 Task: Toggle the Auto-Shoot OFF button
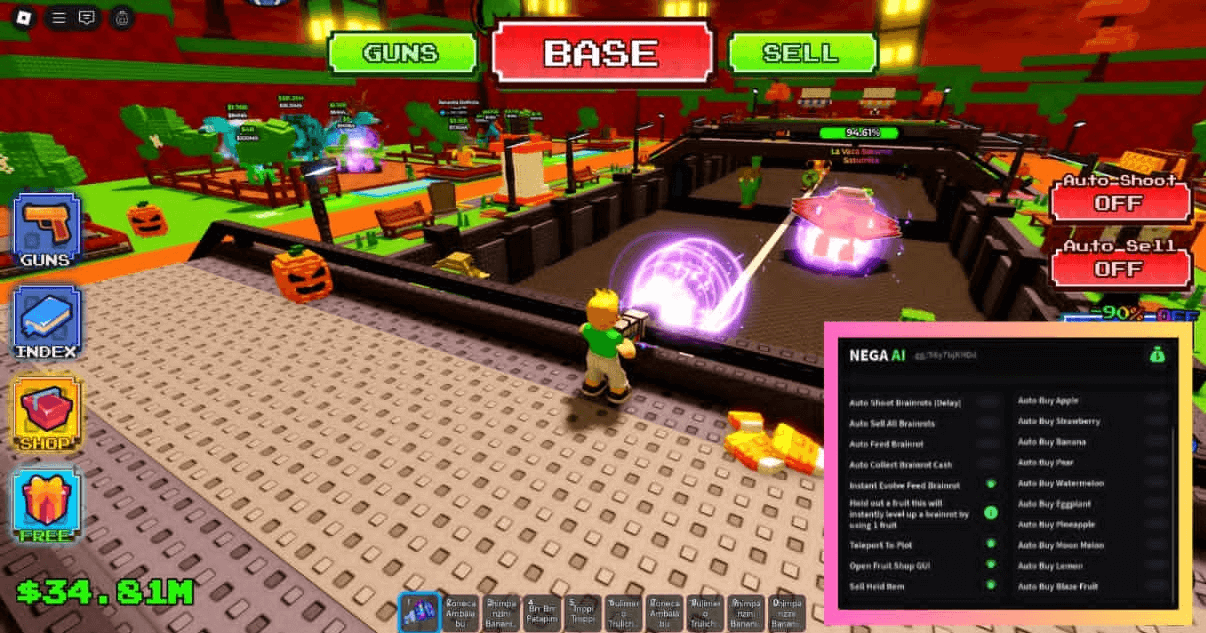[1119, 203]
